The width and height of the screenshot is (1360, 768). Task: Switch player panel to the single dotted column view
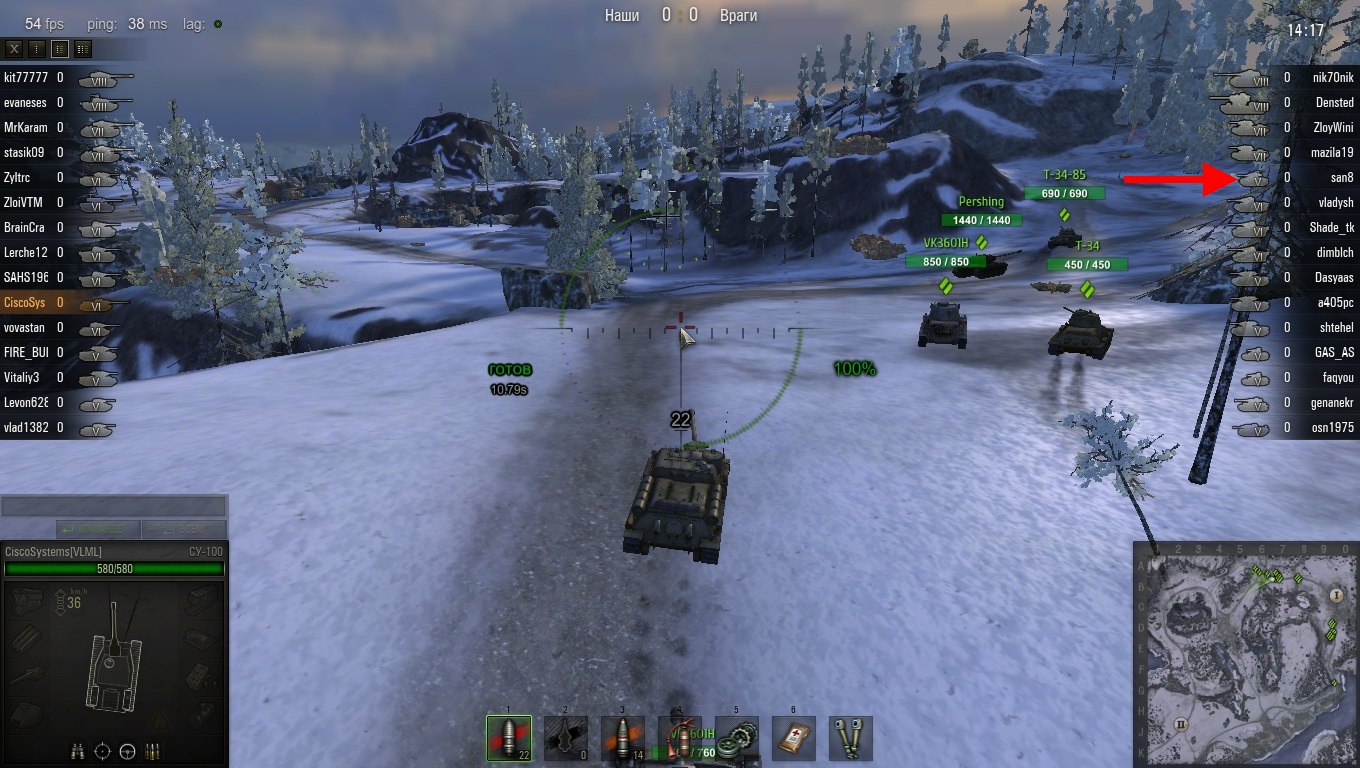(37, 48)
